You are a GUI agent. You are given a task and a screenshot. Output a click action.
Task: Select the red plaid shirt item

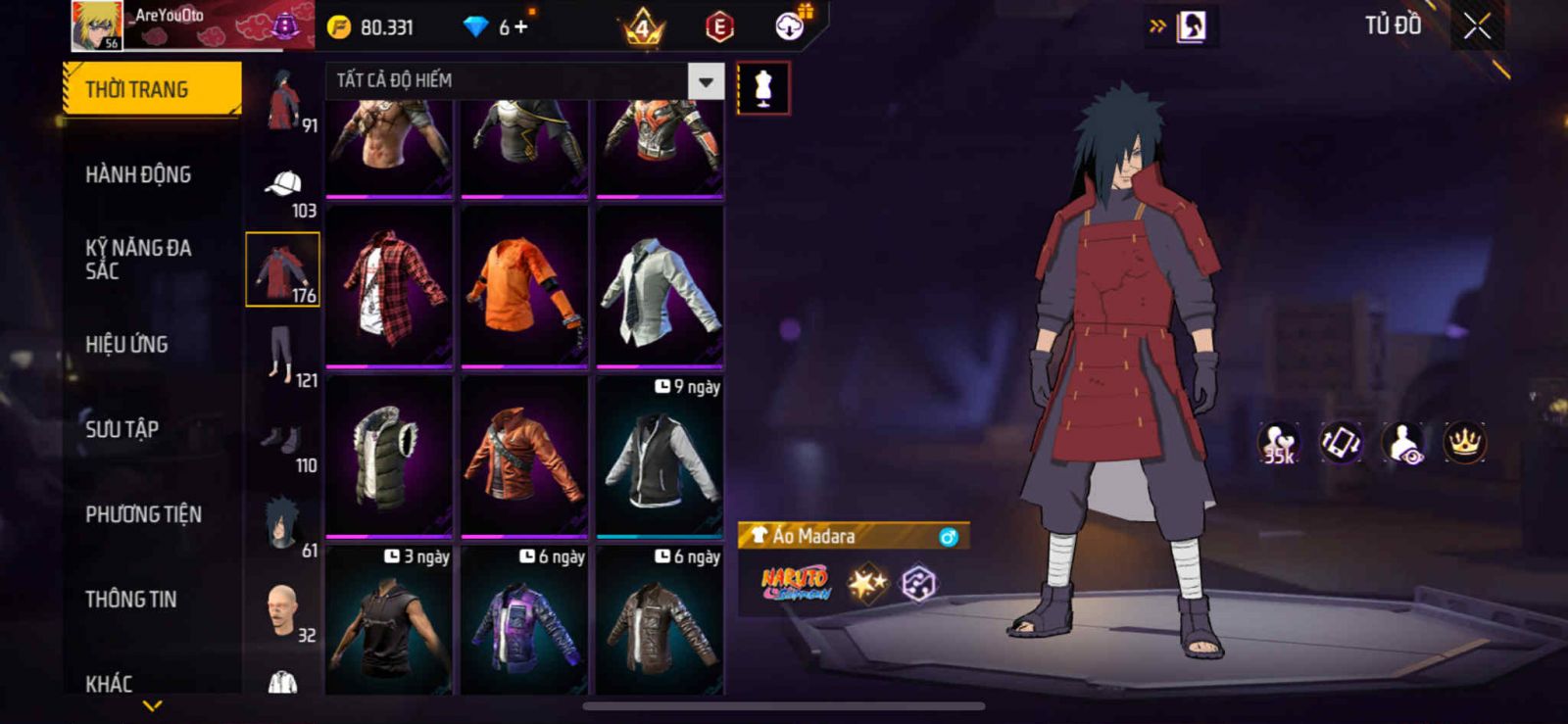389,285
